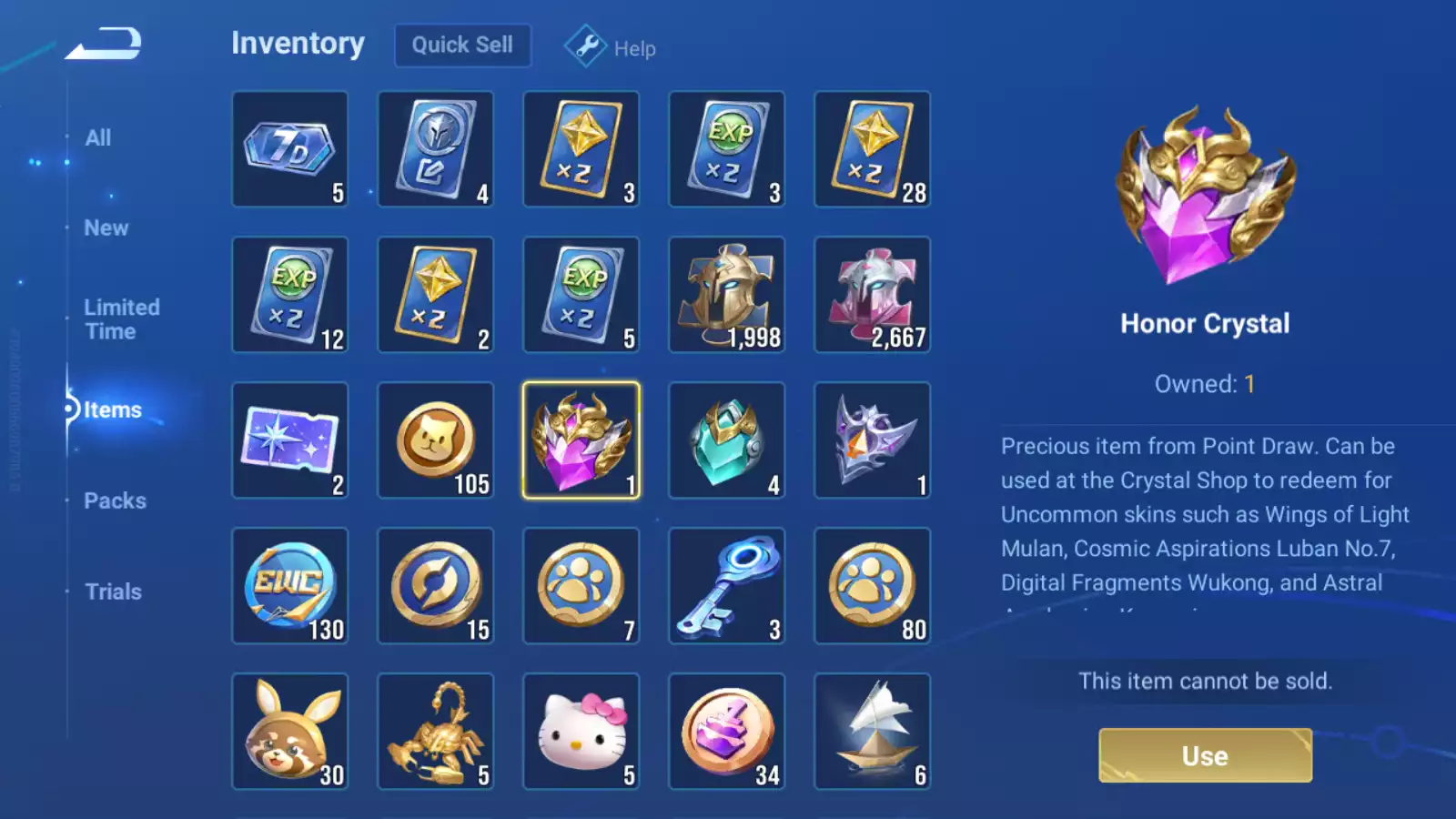Select the pink fragment stack of 2,667

(x=873, y=294)
